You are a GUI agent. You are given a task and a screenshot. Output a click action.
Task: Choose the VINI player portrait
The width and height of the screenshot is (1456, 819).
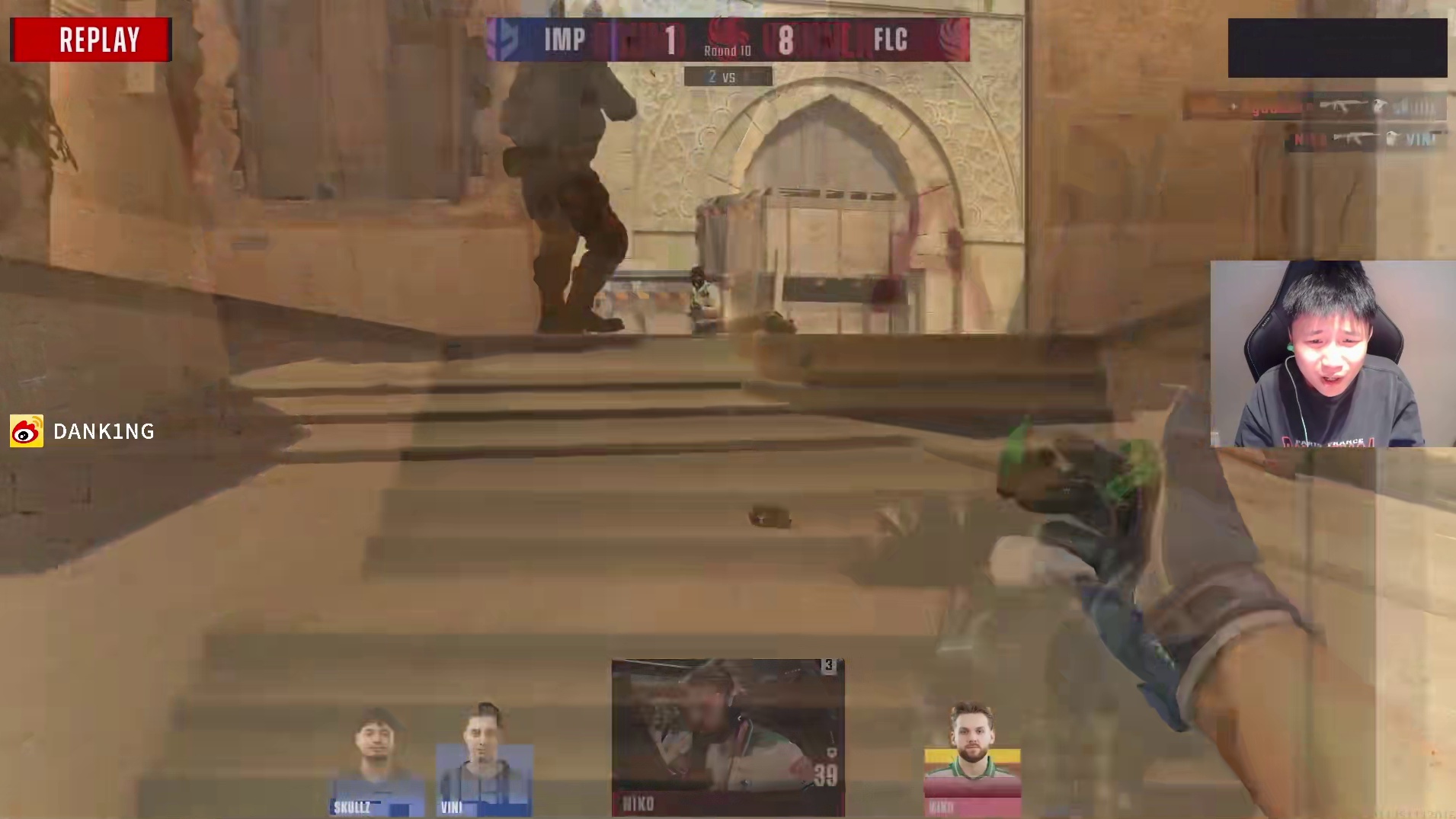(484, 763)
